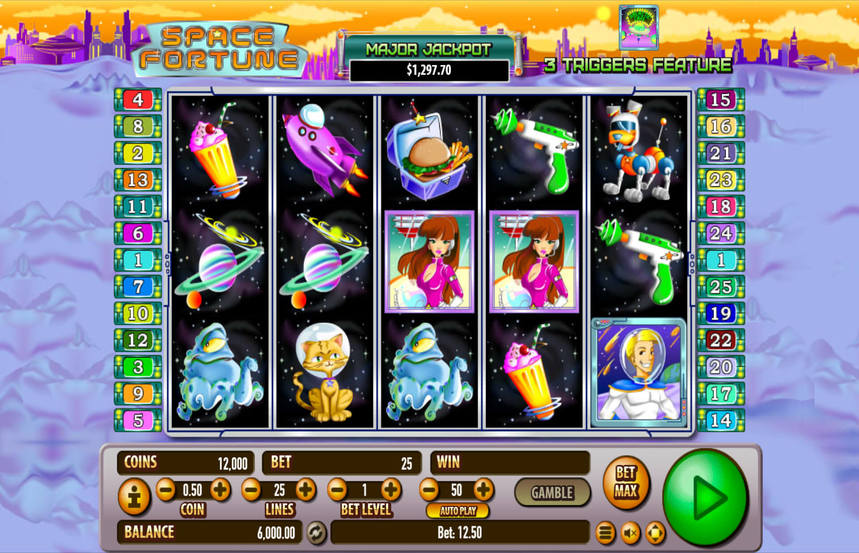Viewport: 859px width, 553px height.
Task: Click the refresh icon beside the balance
Action: point(316,532)
